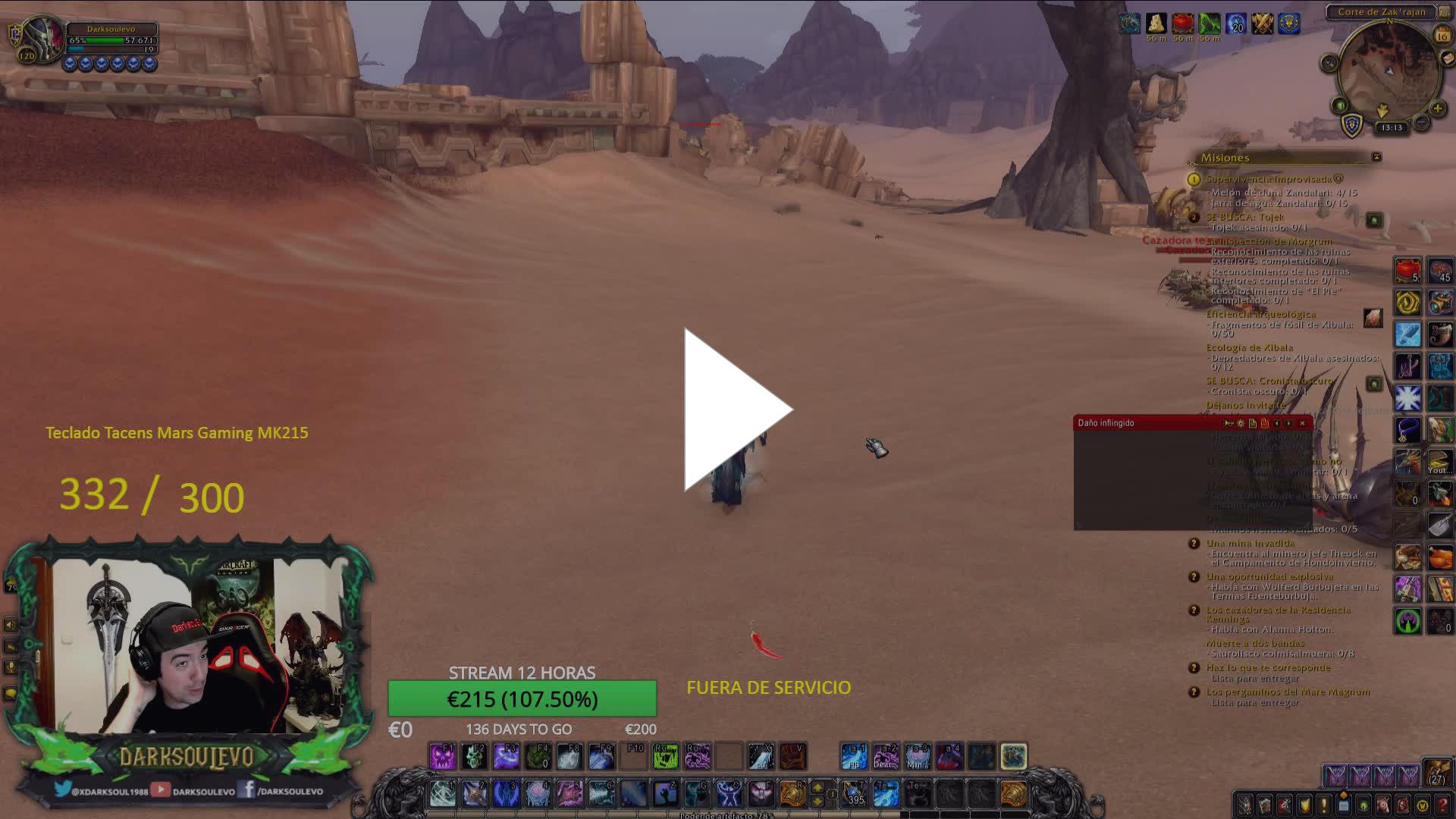The height and width of the screenshot is (819, 1456).
Task: Select the quest Los pergaminos del Mare Magnum
Action: (x=1288, y=692)
